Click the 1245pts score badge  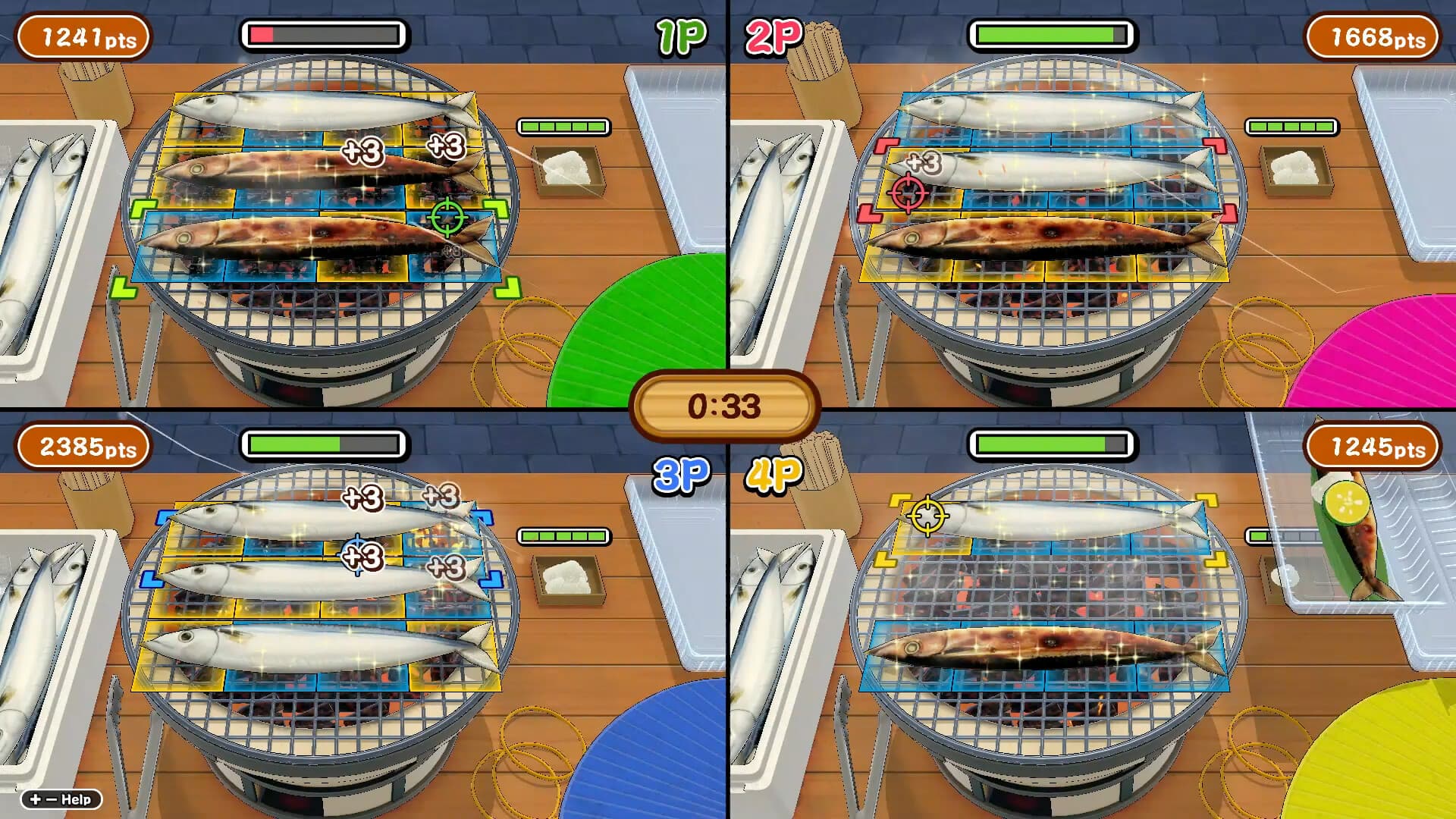pos(1373,447)
